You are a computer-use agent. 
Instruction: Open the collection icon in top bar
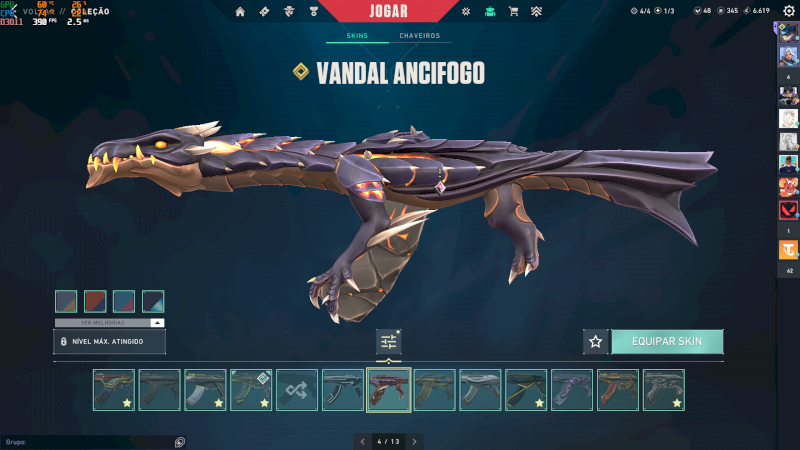click(x=490, y=11)
